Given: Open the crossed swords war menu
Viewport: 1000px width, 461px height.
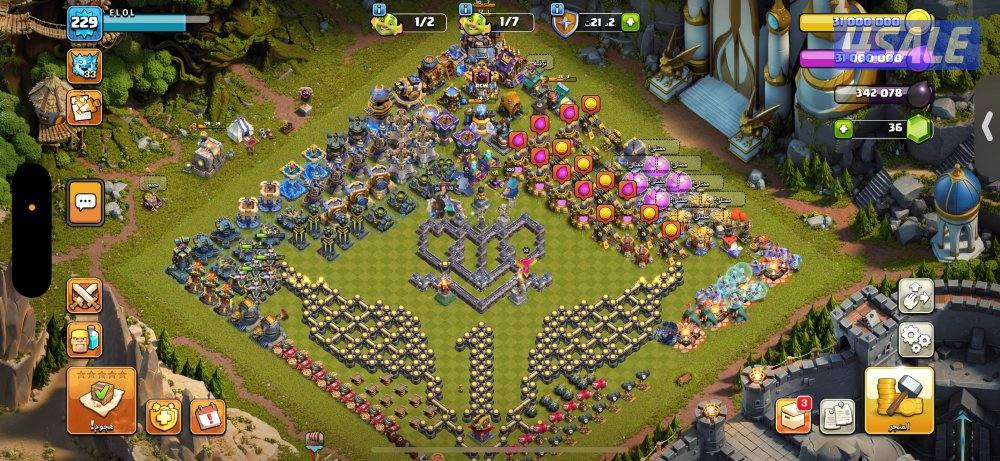Looking at the screenshot, I should pyautogui.click(x=85, y=297).
